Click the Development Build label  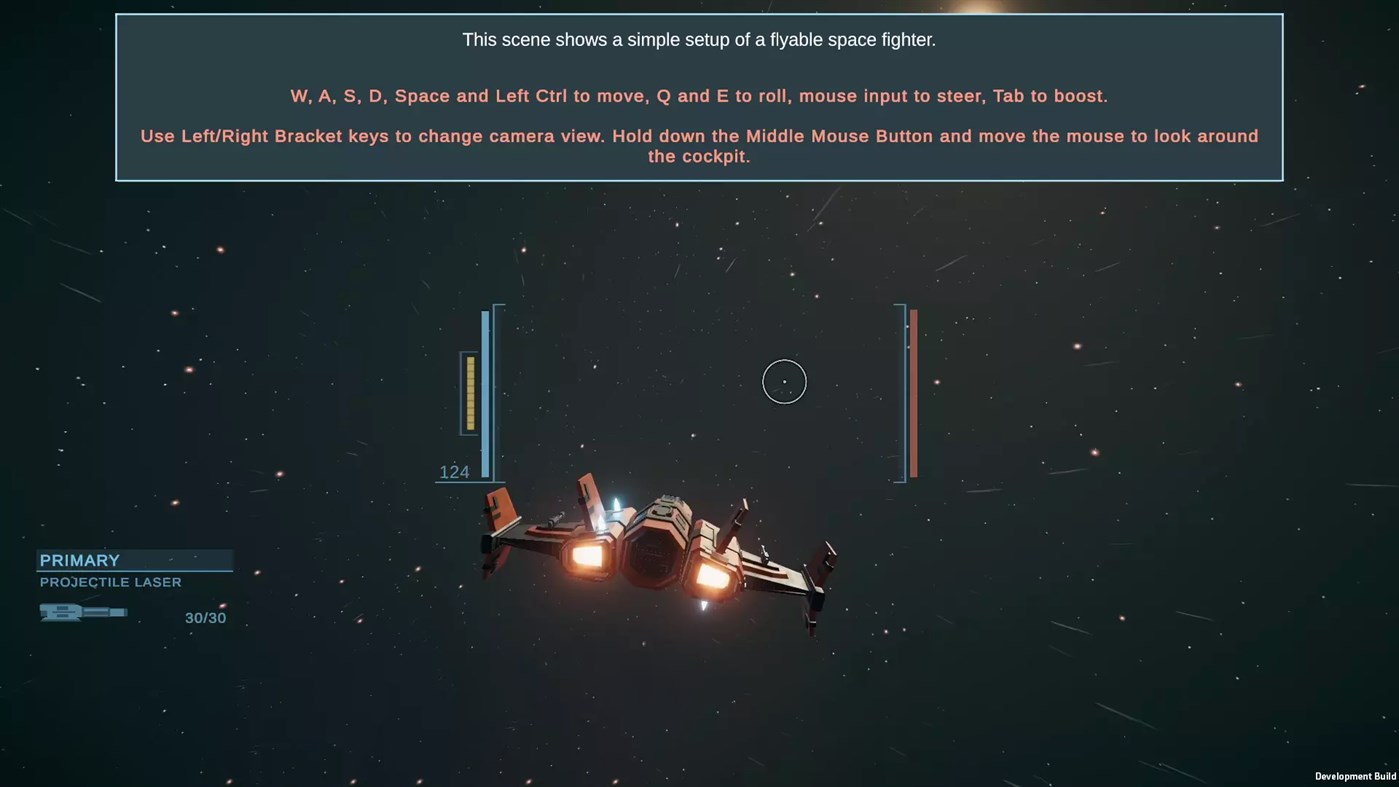pos(1355,776)
